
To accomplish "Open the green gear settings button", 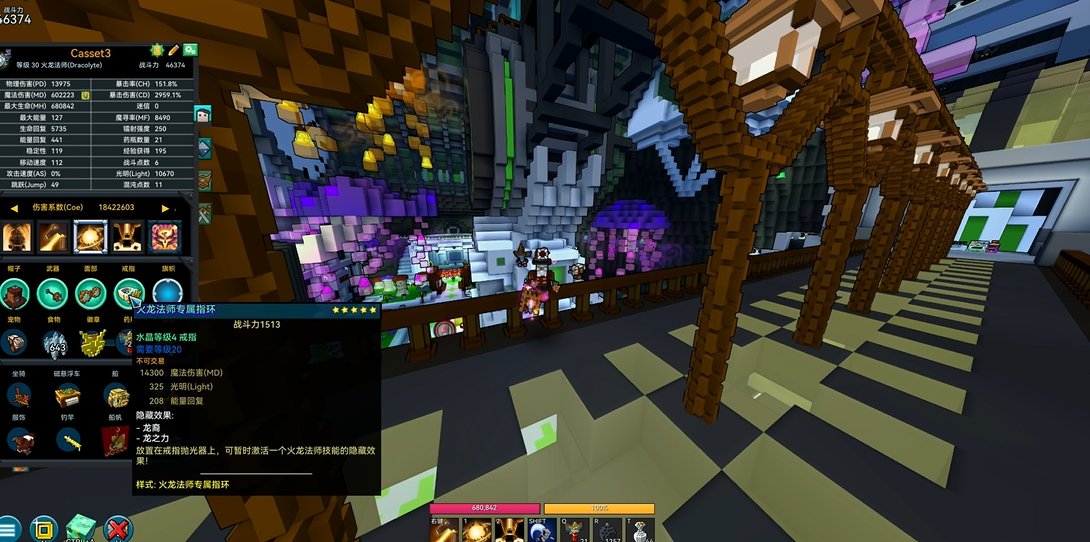I will pyautogui.click(x=190, y=50).
